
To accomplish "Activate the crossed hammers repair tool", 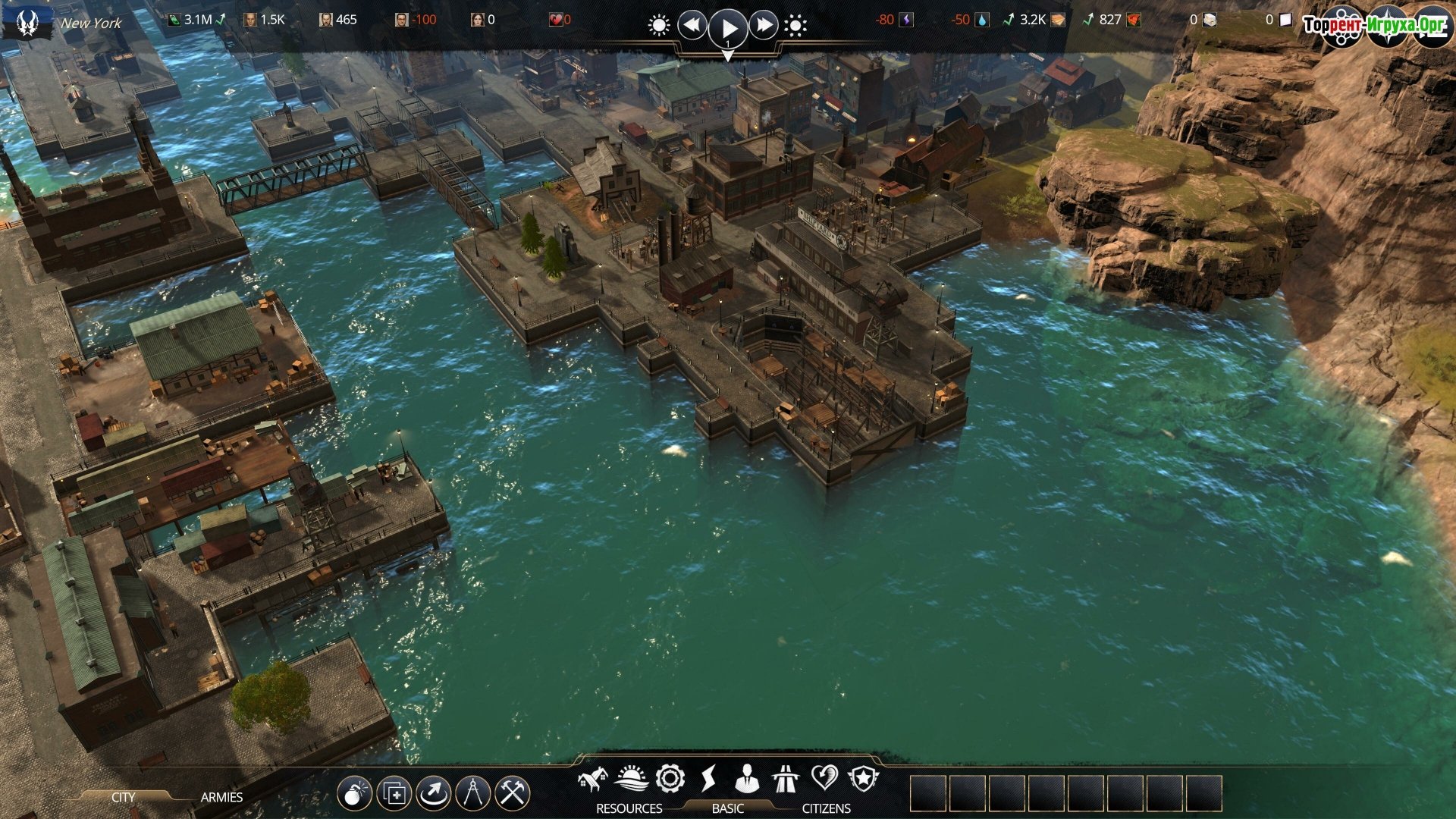I will pos(513,794).
